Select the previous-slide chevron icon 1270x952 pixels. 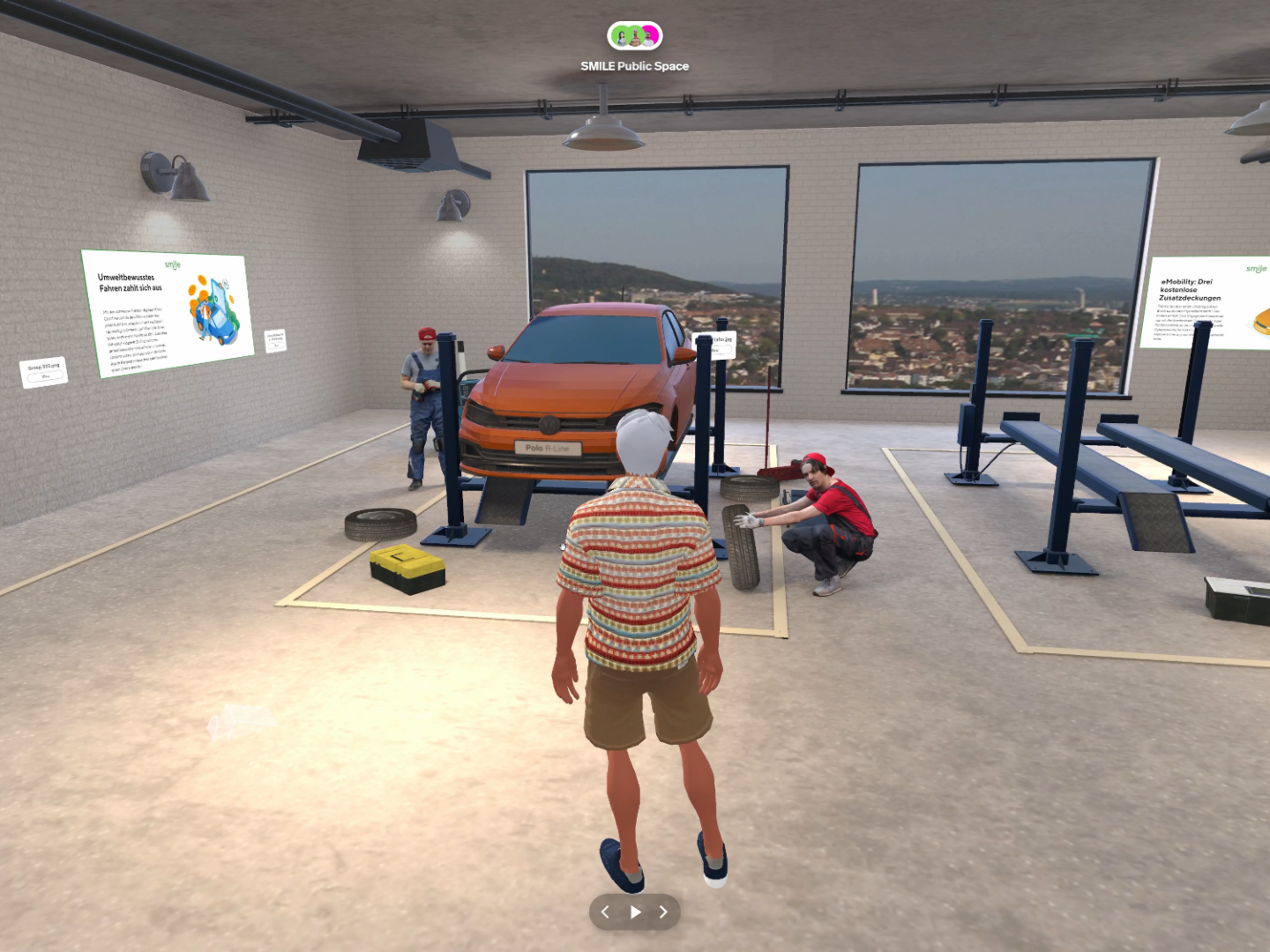tap(605, 912)
